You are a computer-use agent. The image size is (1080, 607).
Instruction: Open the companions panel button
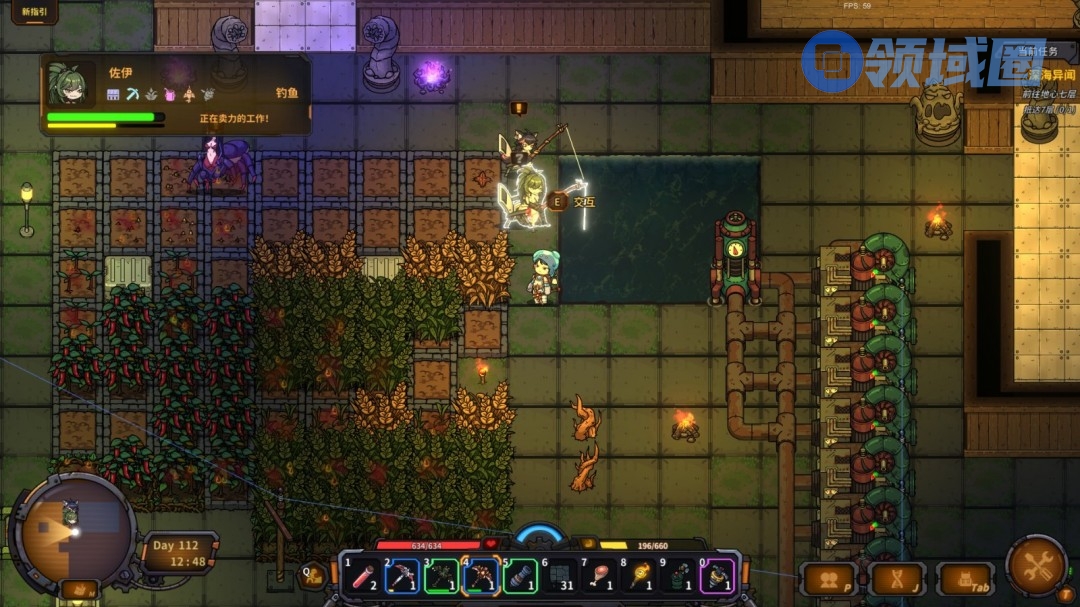pos(828,579)
